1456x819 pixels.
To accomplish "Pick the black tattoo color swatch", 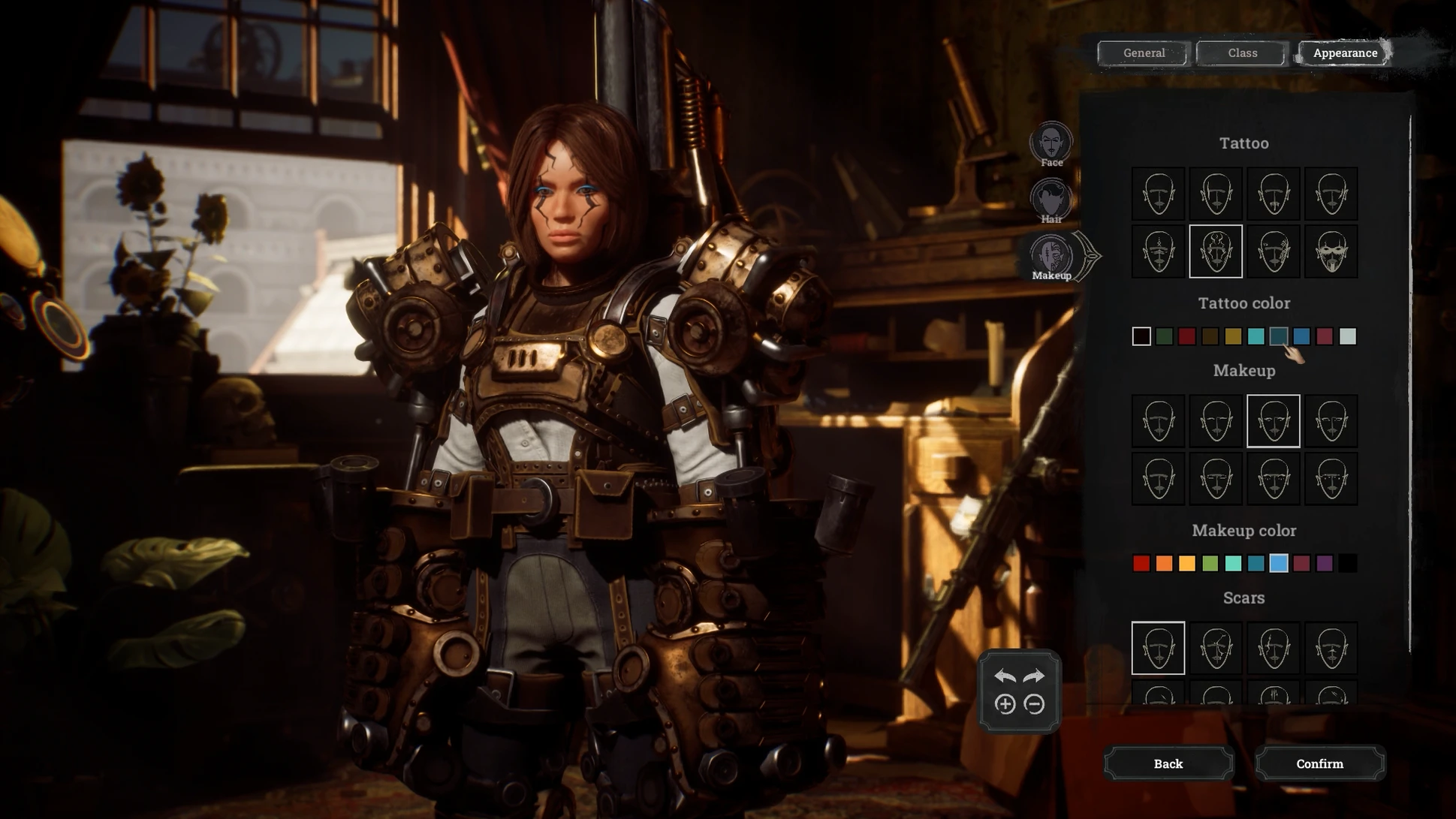I will click(1141, 336).
